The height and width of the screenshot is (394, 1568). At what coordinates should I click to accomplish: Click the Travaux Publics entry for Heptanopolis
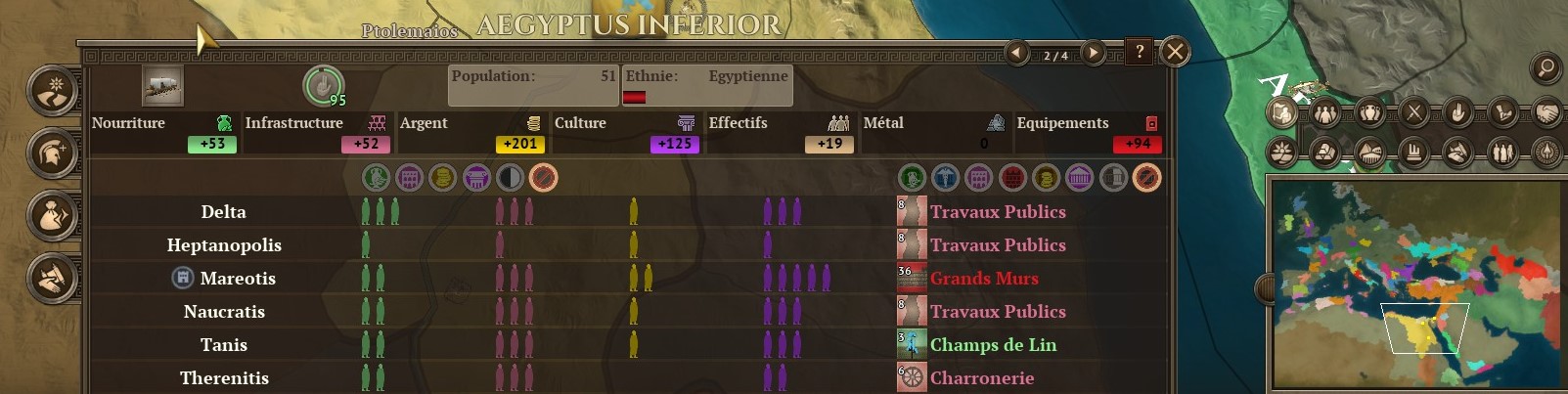point(997,245)
